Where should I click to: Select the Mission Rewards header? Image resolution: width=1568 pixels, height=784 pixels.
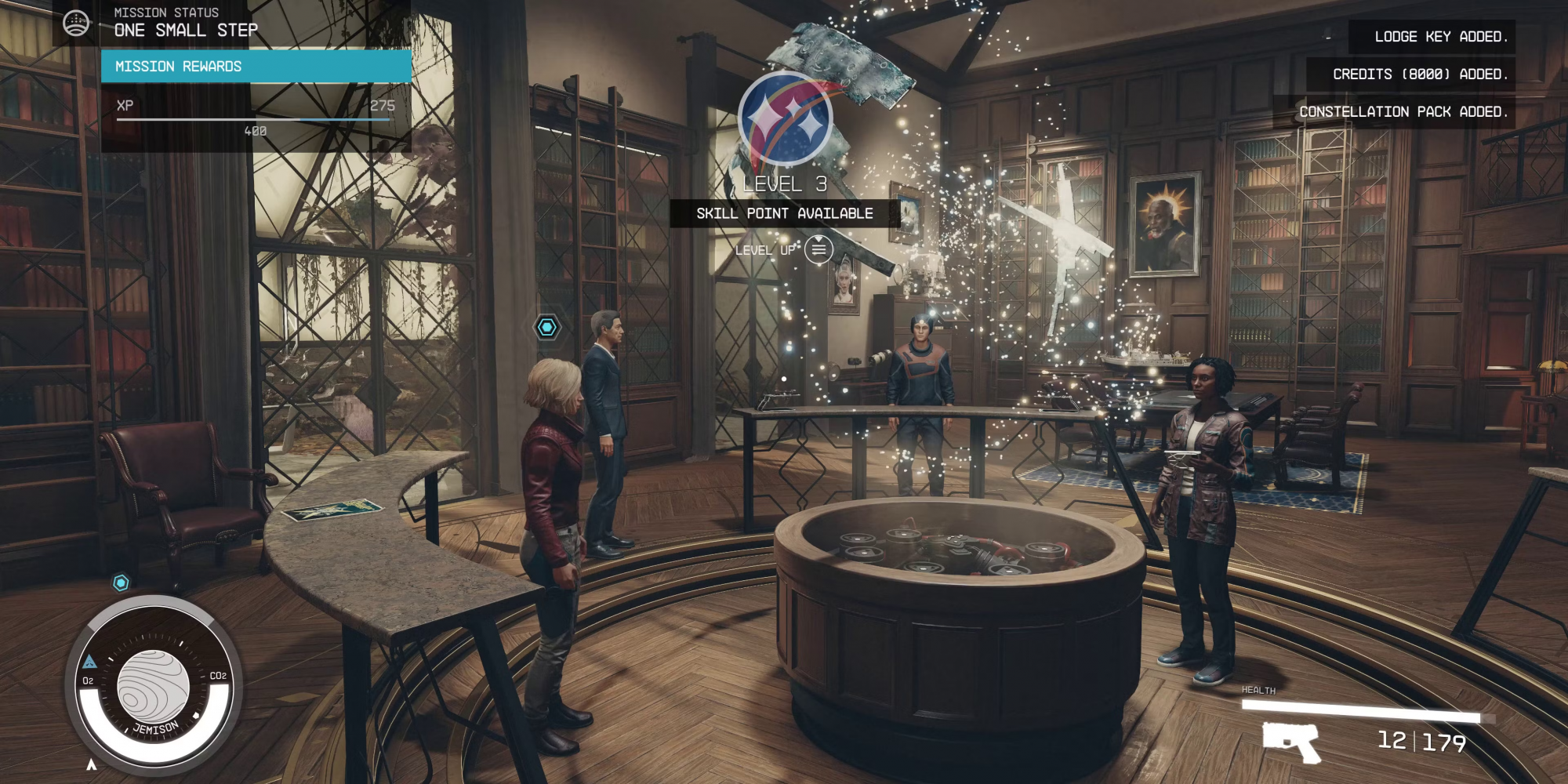point(256,67)
